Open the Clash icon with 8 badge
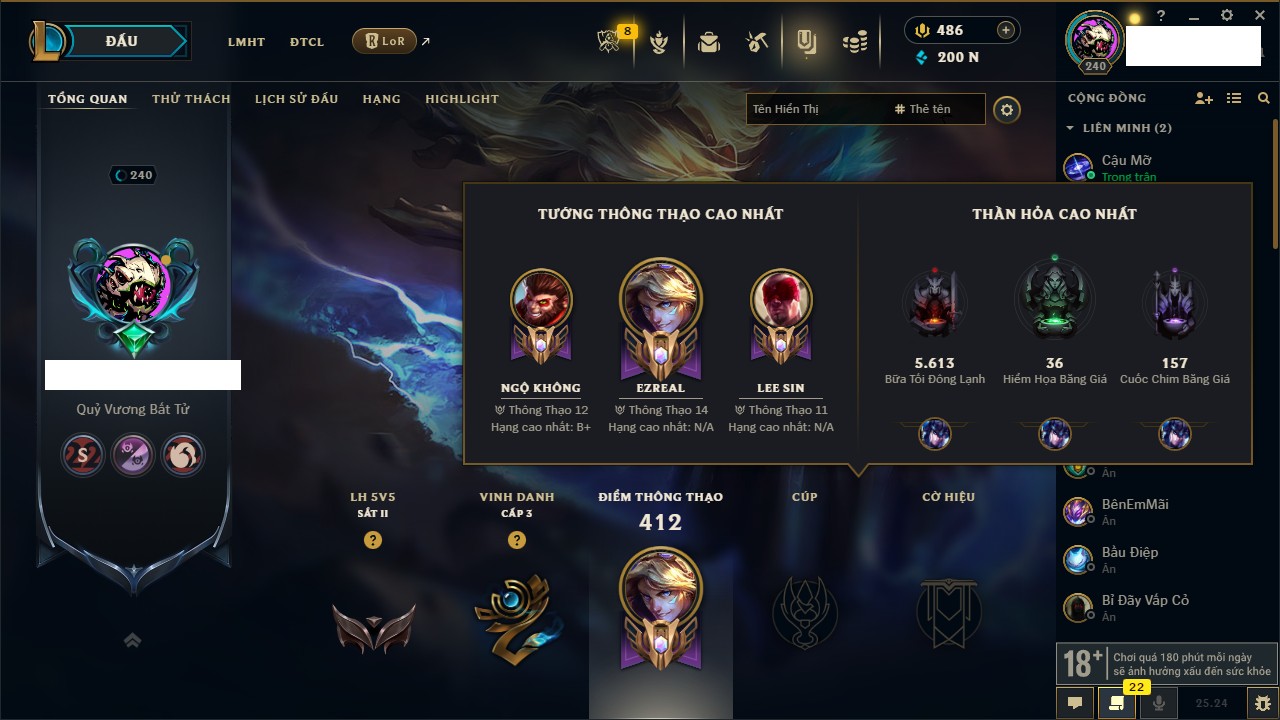Screen dimensions: 1280x720 click(610, 42)
